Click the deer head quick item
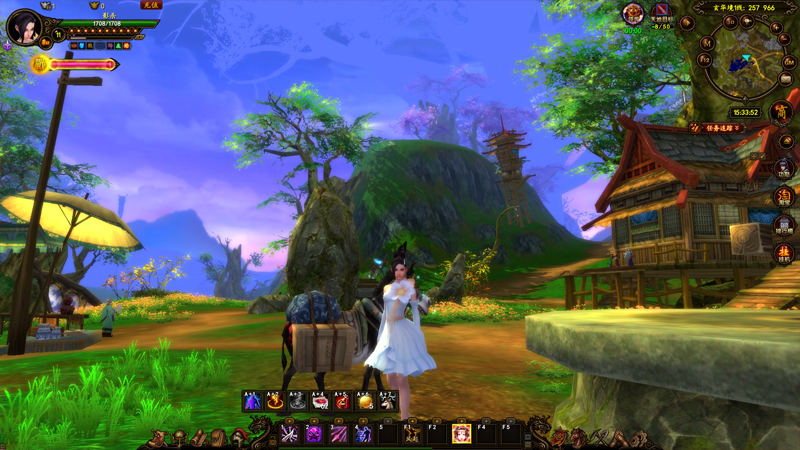Screen dimensions: 800x450 [x=388, y=401]
